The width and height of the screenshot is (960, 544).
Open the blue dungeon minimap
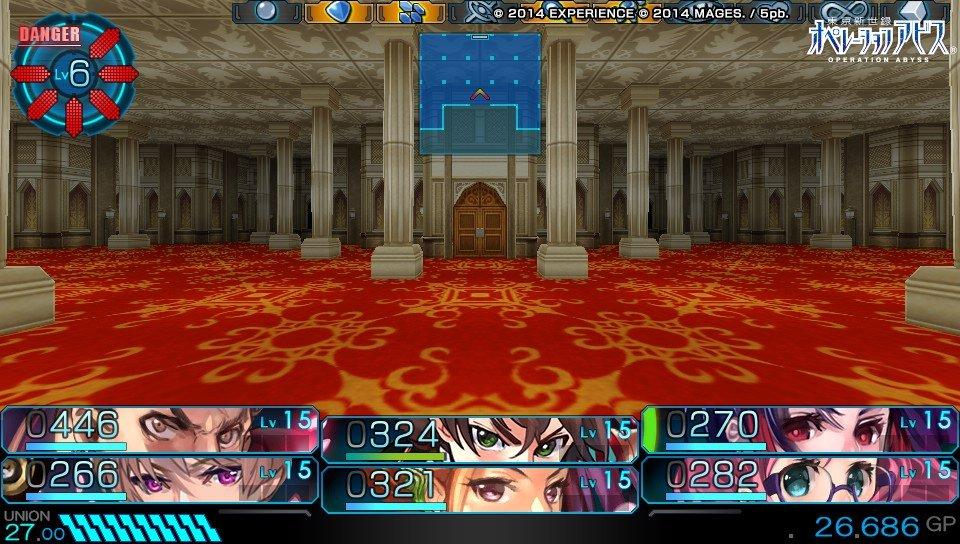point(480,93)
